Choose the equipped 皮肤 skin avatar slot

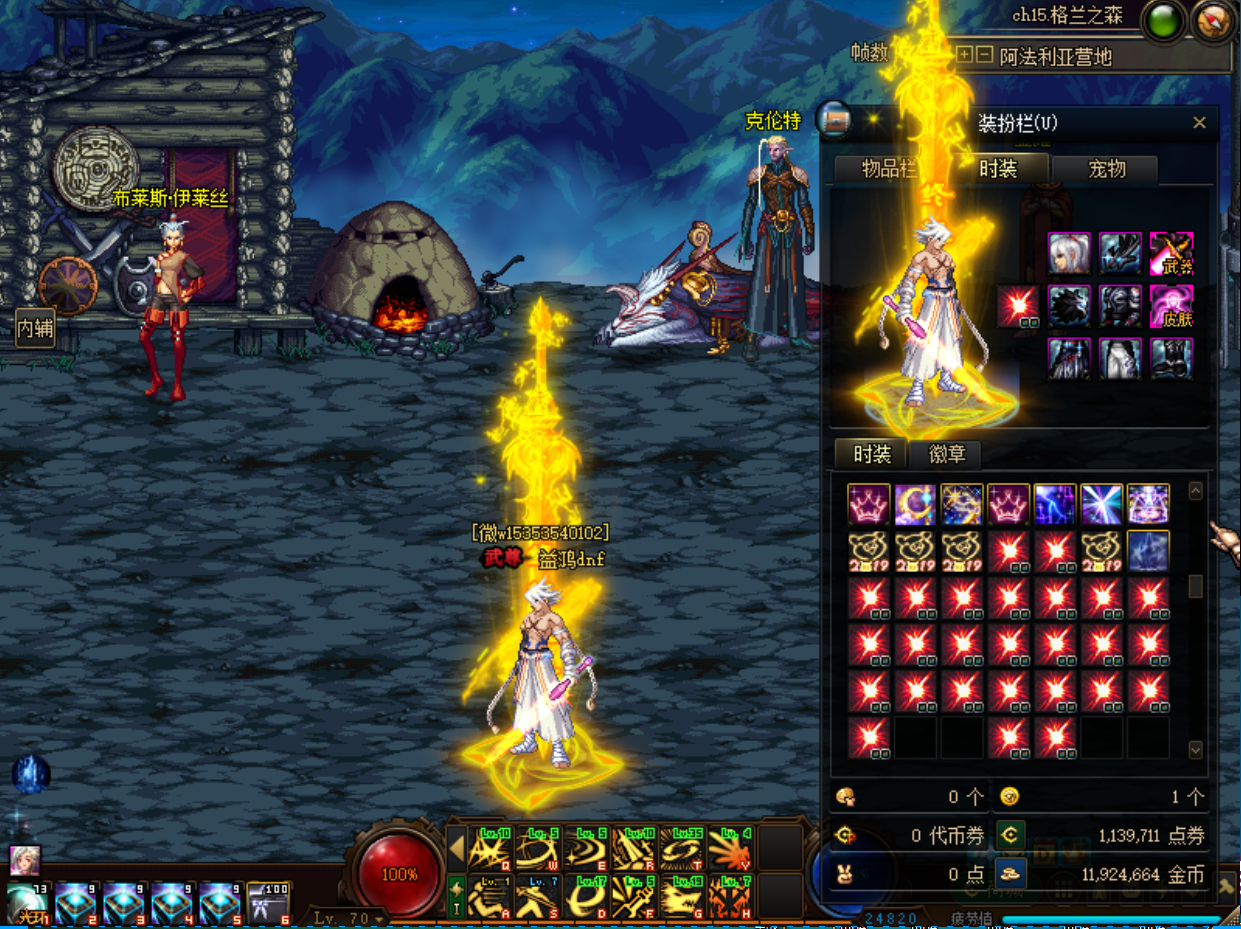click(1171, 306)
